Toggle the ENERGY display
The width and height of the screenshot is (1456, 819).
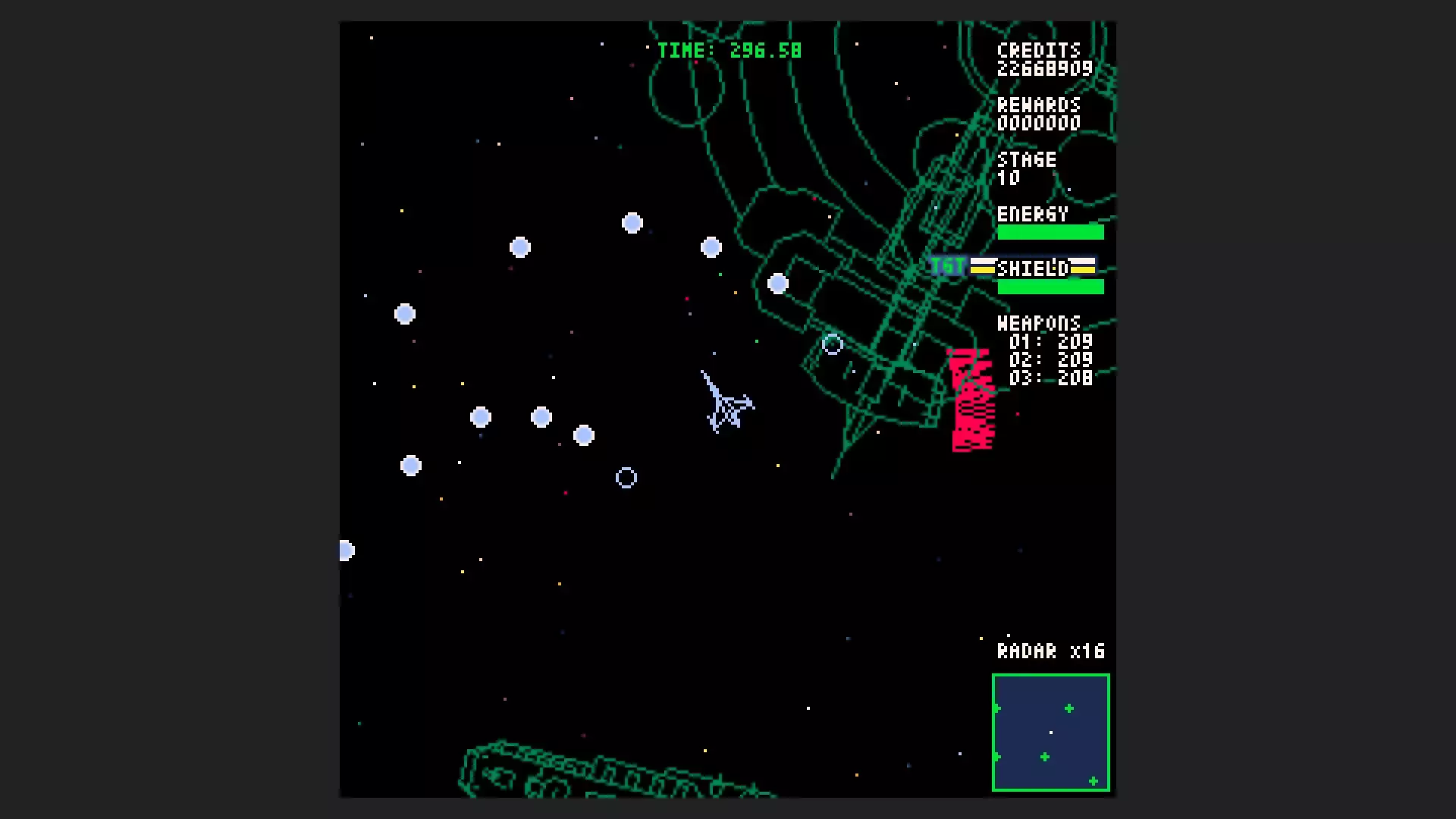pos(1033,215)
